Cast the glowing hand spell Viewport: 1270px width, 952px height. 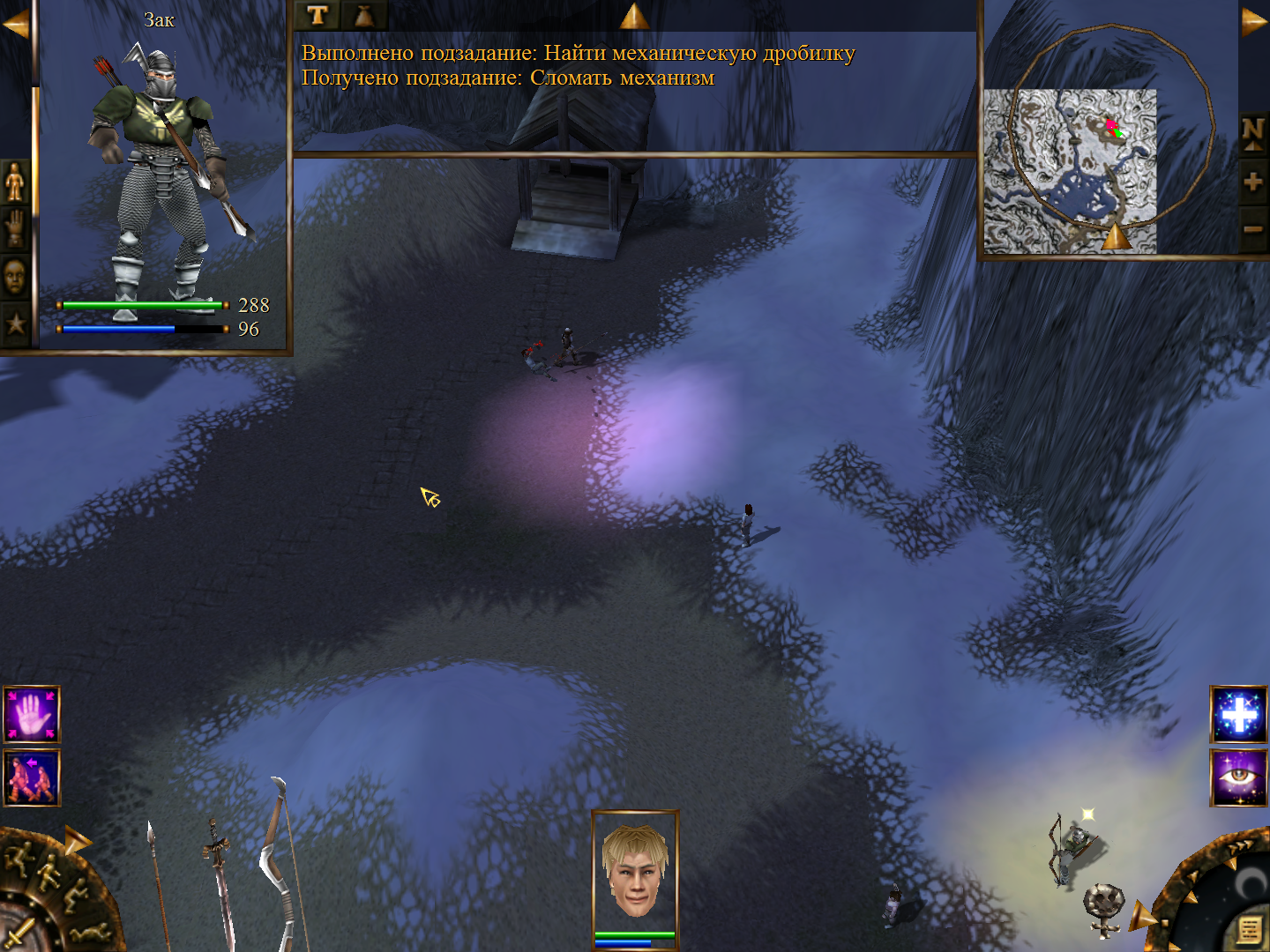click(x=32, y=714)
